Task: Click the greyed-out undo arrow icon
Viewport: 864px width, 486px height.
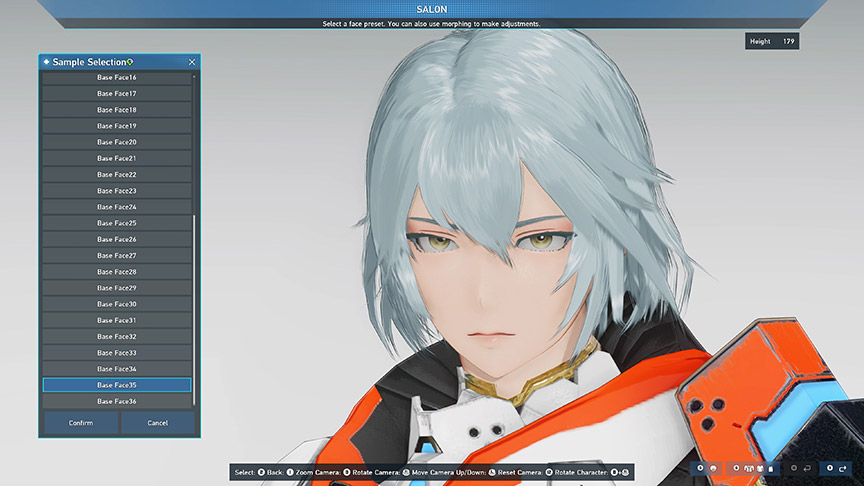Action: pyautogui.click(x=806, y=468)
